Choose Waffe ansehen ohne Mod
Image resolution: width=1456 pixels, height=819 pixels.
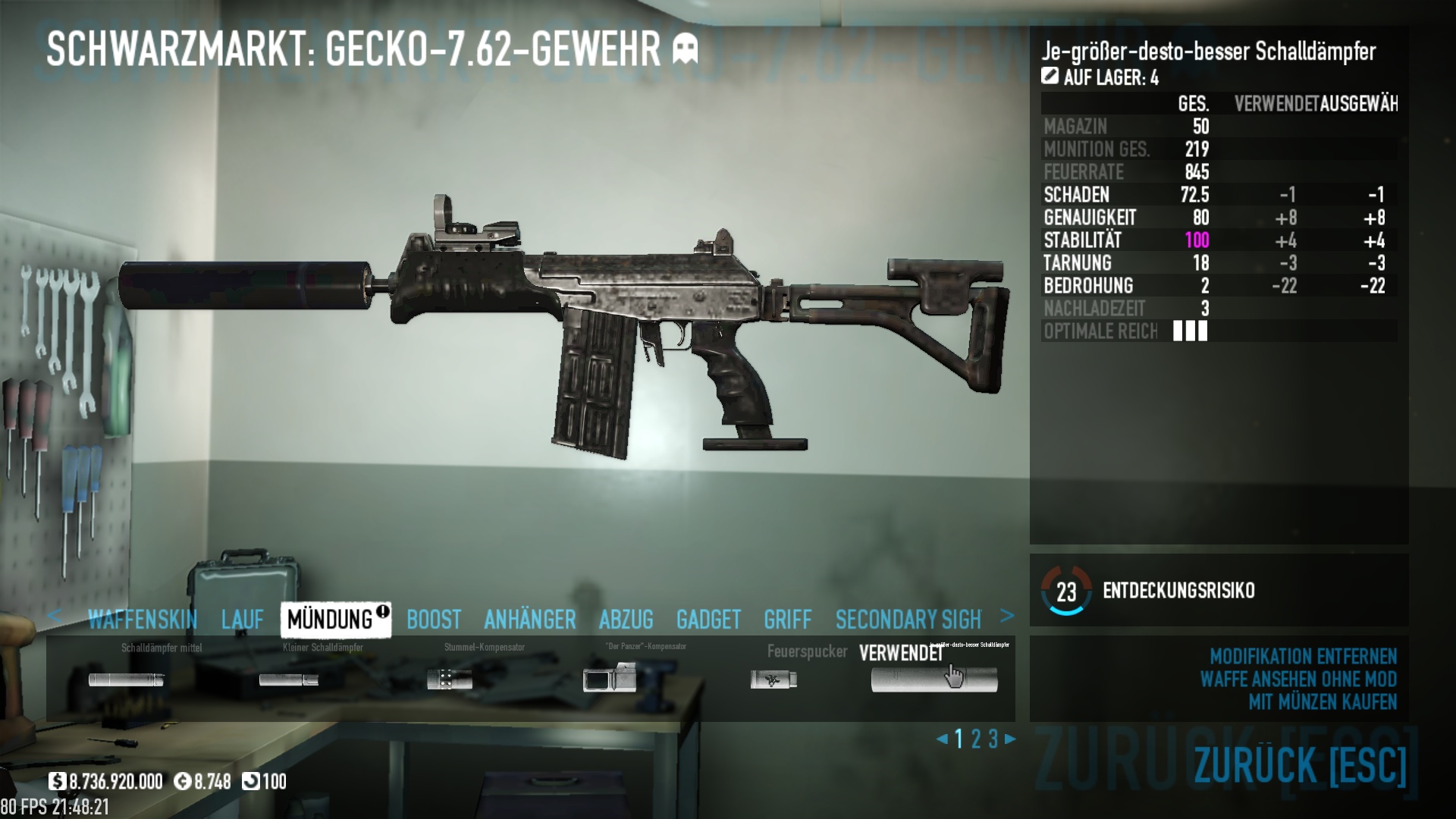pos(1298,679)
